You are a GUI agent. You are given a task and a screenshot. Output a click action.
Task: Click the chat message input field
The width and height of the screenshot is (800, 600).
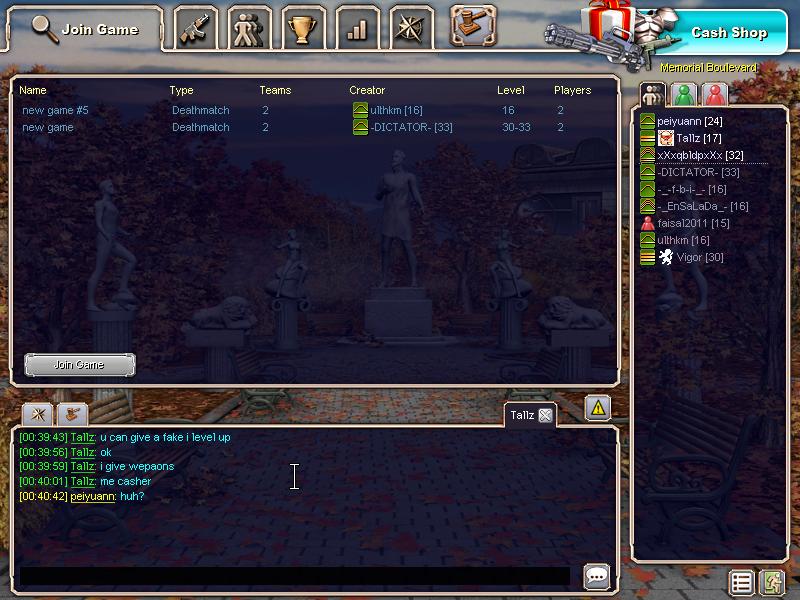point(295,577)
